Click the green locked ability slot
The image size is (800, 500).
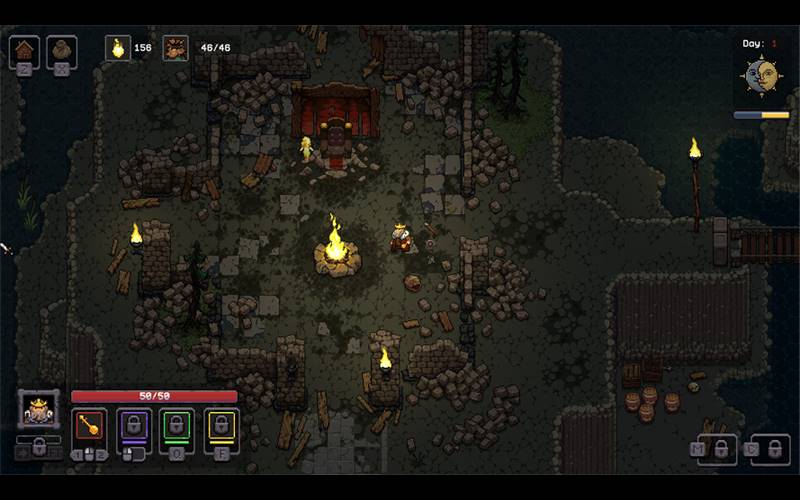click(178, 427)
